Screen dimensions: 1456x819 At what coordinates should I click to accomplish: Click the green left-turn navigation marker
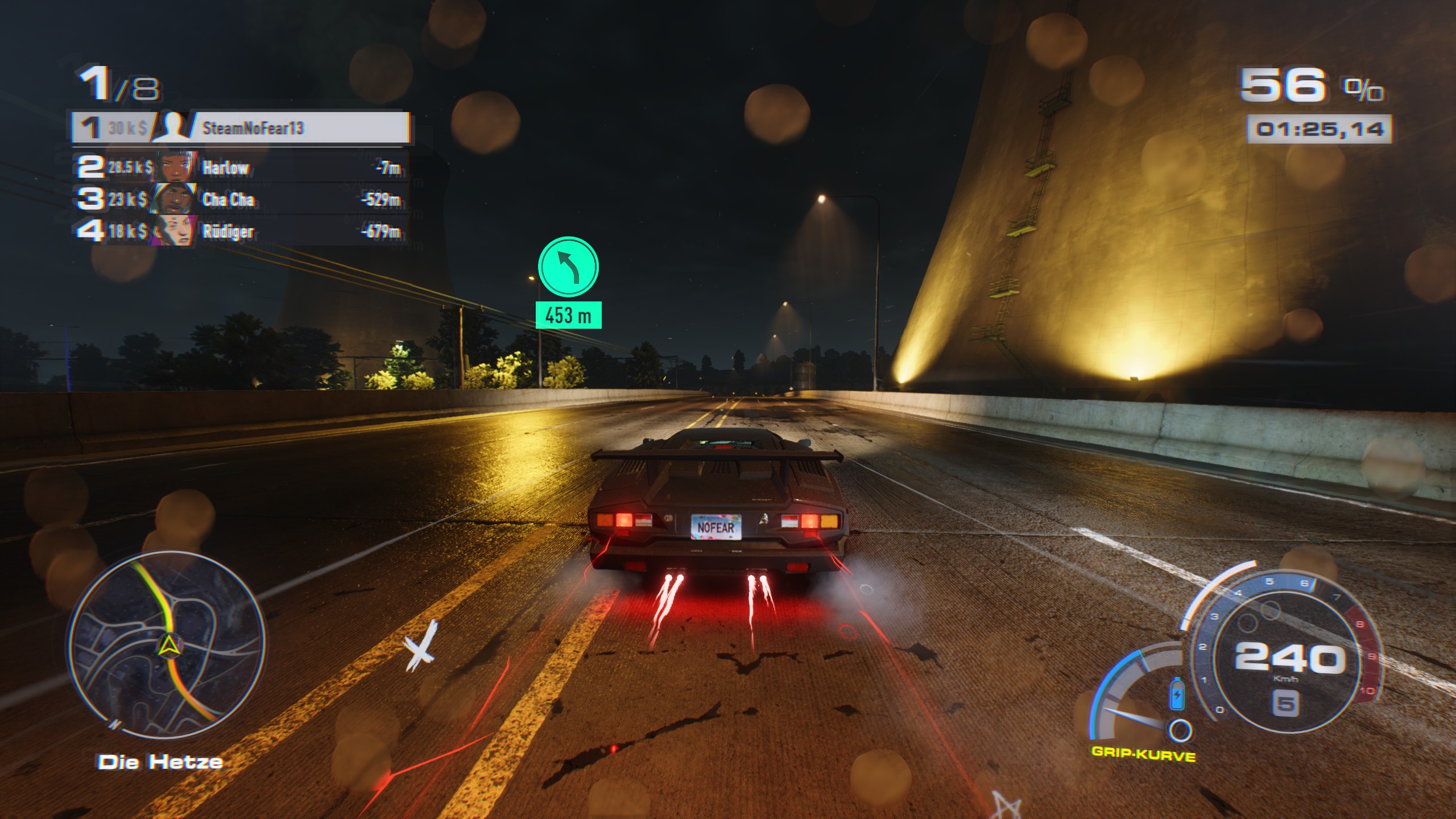(568, 267)
